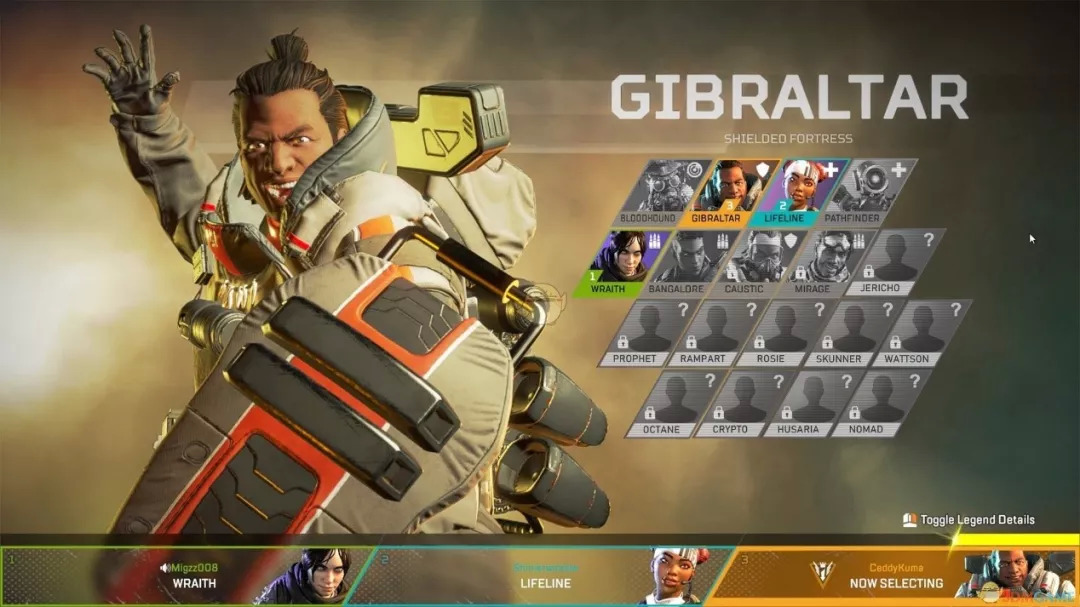This screenshot has height=607, width=1080.
Task: Click the locked Husaria slot
Action: [808, 402]
